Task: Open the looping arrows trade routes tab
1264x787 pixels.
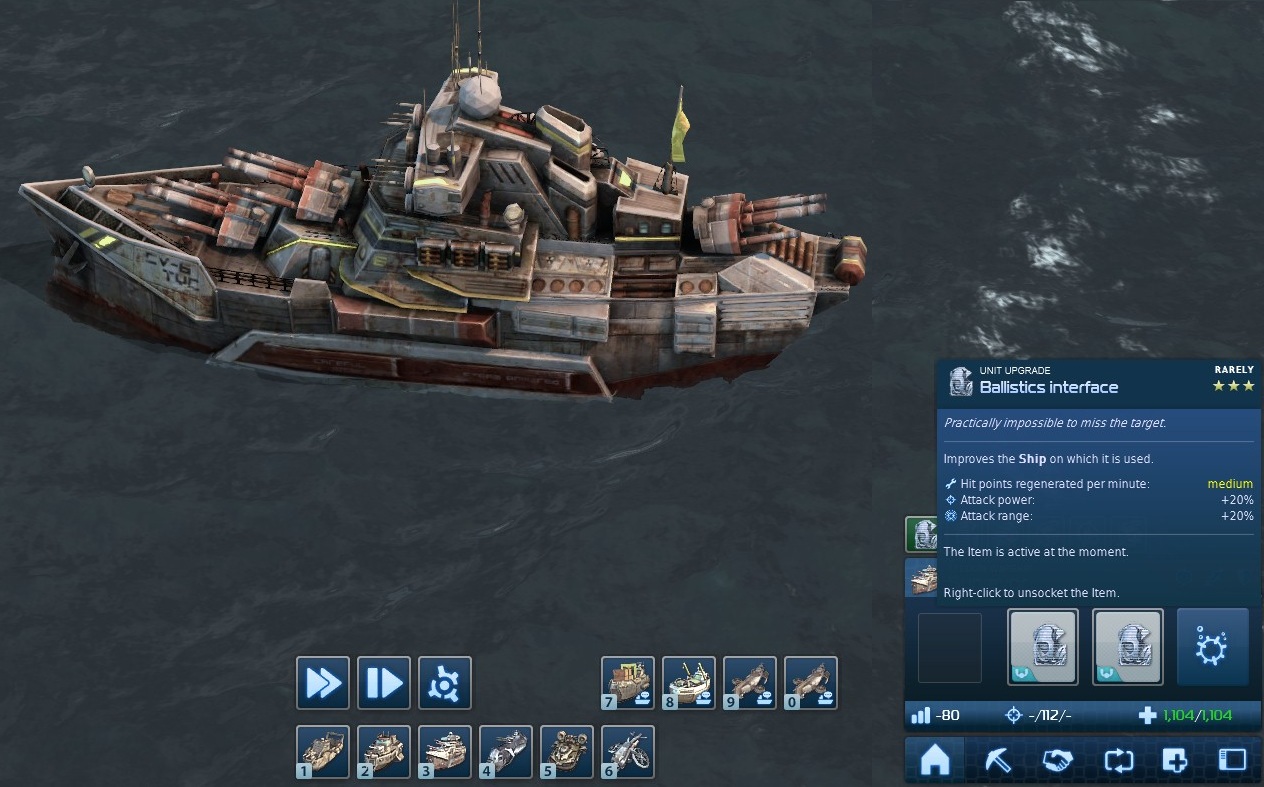Action: (x=1117, y=761)
